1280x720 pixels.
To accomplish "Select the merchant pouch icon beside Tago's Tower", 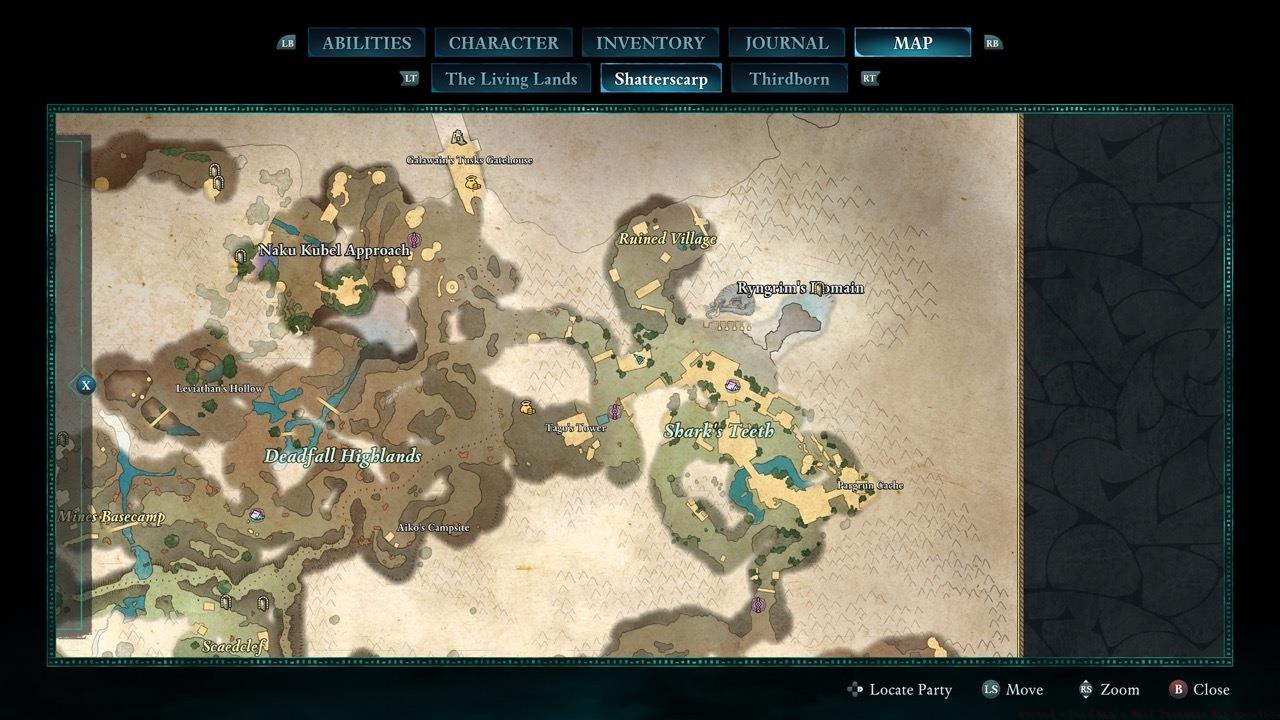I will click(527, 408).
